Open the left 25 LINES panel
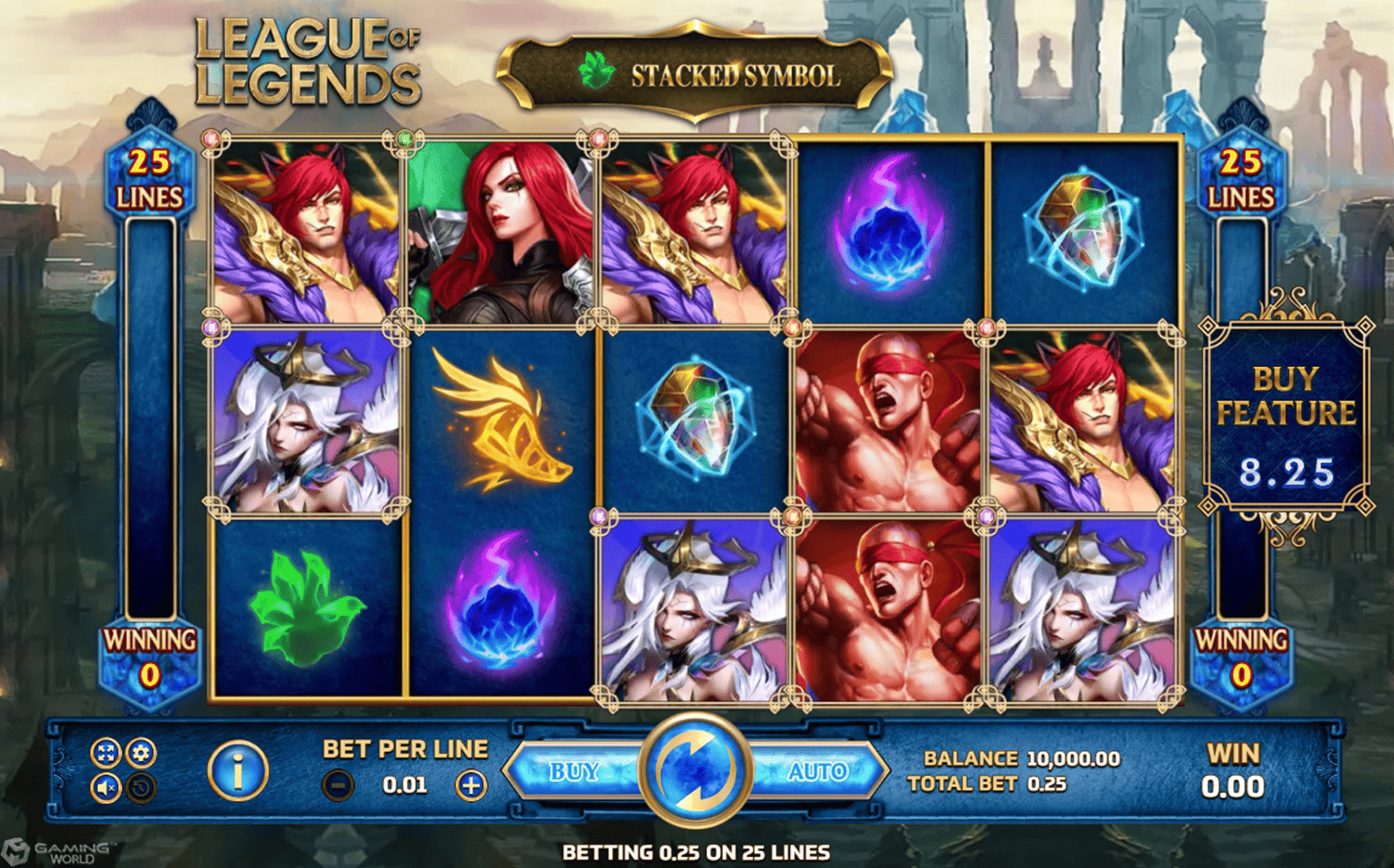This screenshot has width=1394, height=868. tap(151, 178)
